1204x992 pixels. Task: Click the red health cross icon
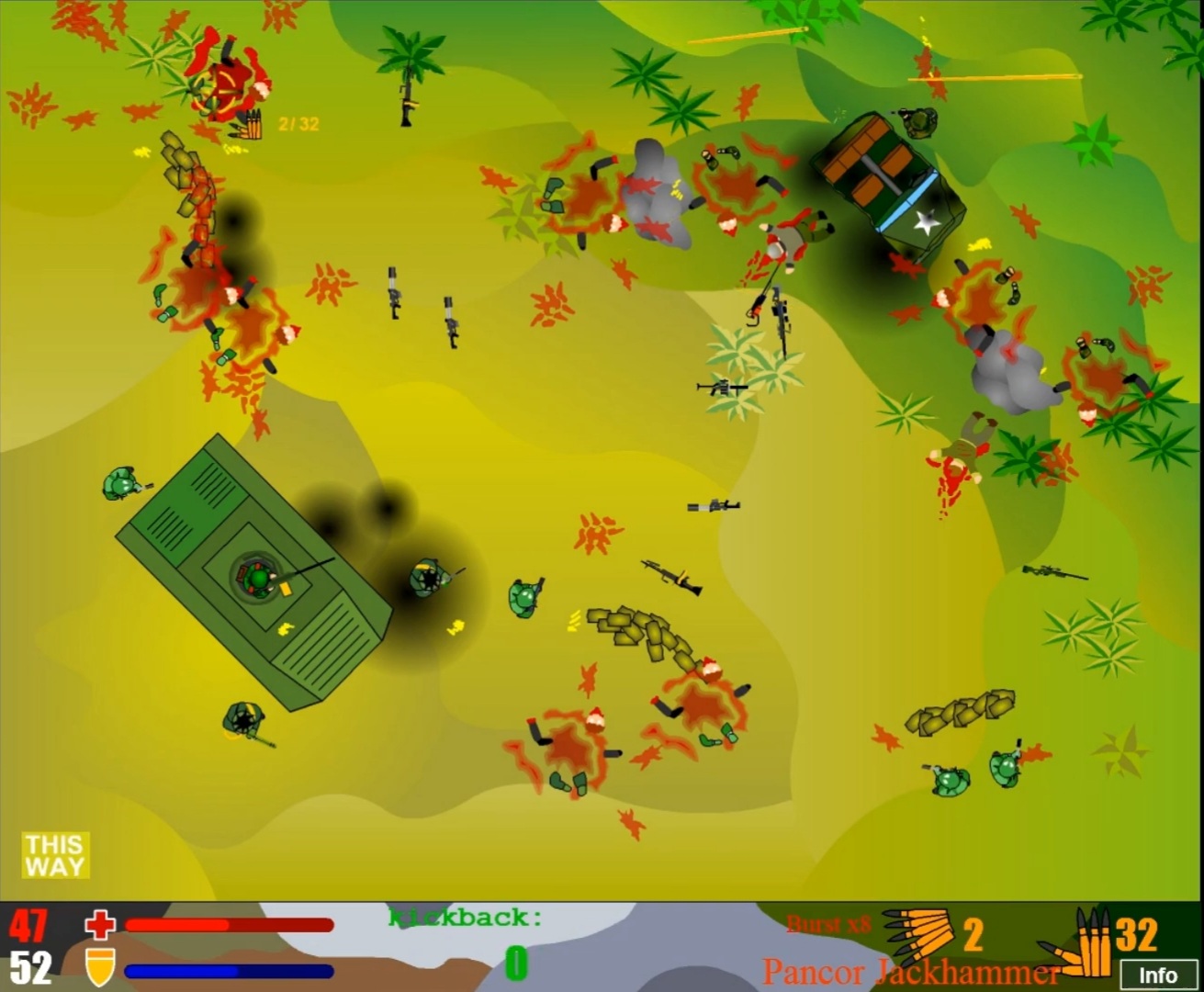click(99, 925)
